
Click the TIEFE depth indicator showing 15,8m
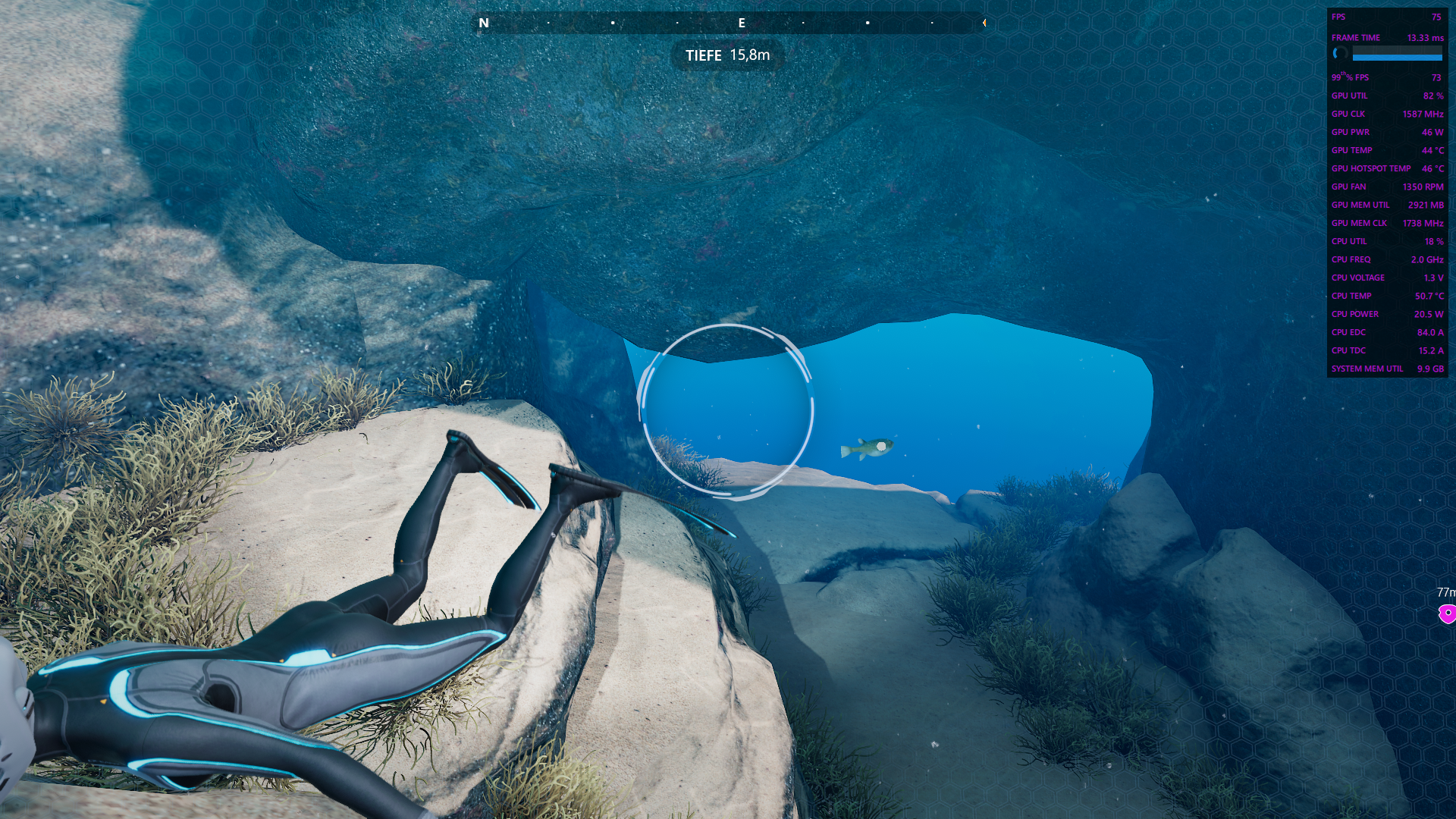(726, 55)
